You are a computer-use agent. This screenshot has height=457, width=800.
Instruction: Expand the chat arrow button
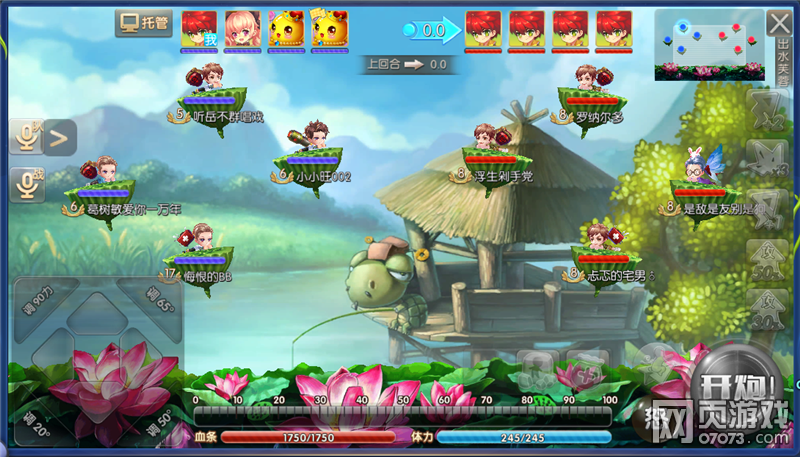click(x=59, y=137)
